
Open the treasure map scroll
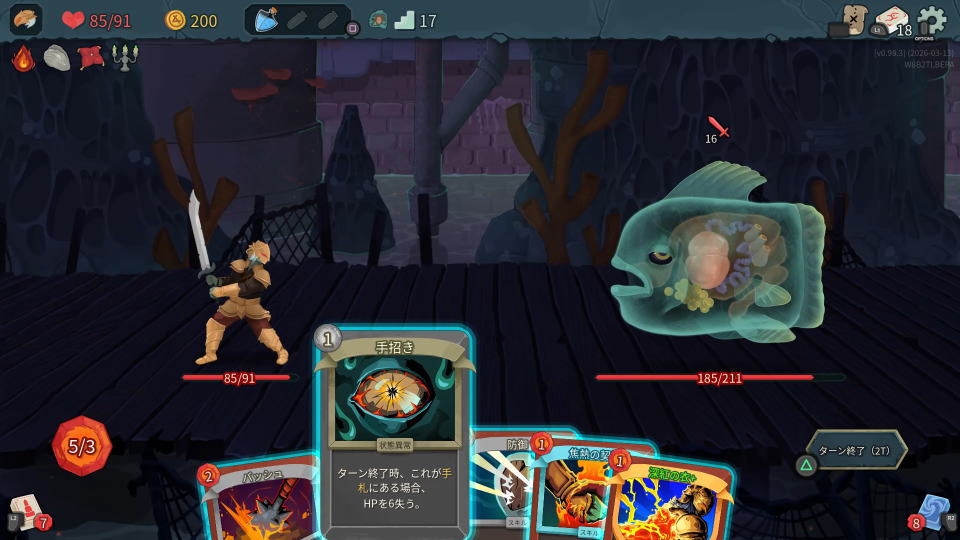pyautogui.click(x=853, y=19)
